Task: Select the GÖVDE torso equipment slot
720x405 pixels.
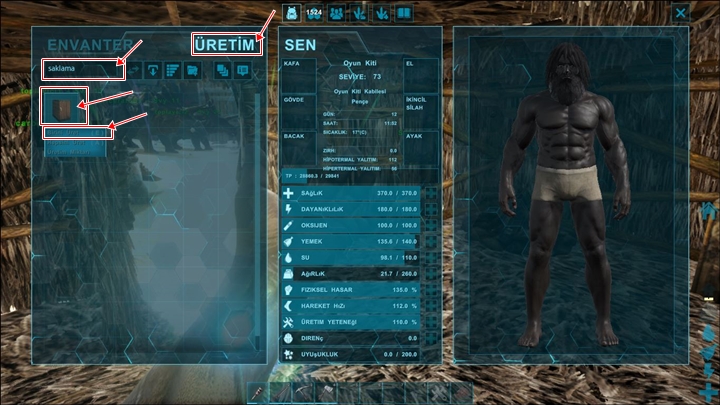Action: [298, 110]
